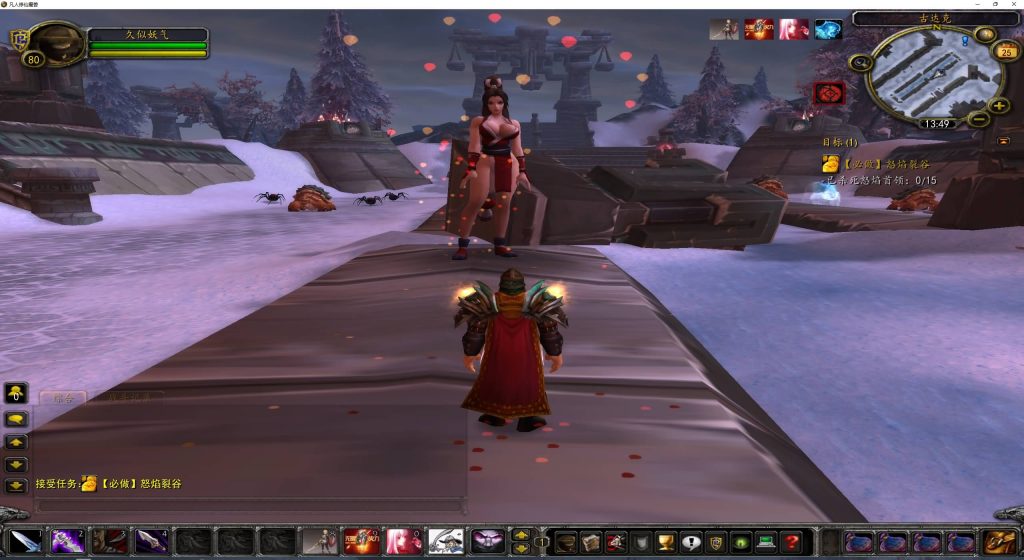Click the 怒焰裂谷 quest tracker entry
Viewport: 1024px width, 560px height.
point(868,164)
